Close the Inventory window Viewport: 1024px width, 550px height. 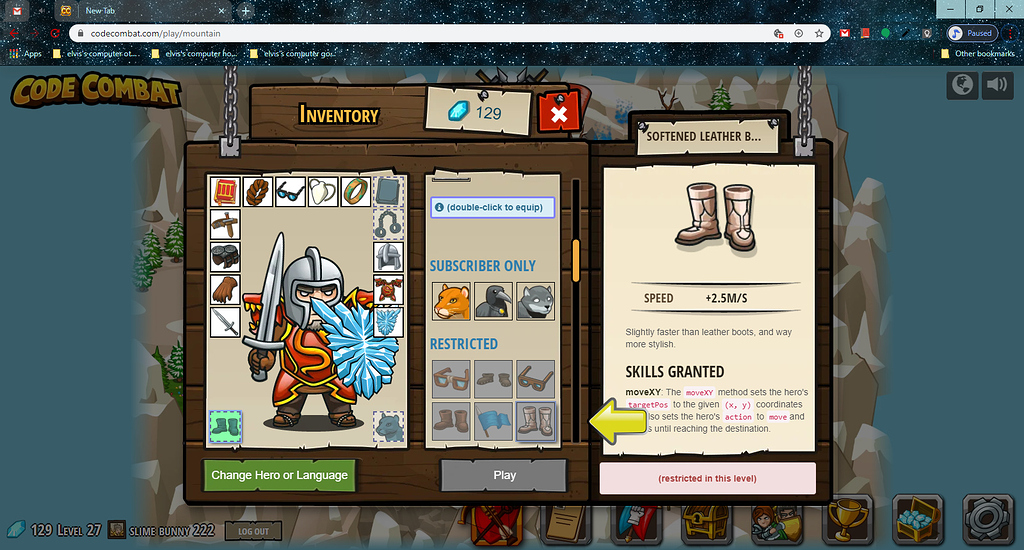point(559,114)
